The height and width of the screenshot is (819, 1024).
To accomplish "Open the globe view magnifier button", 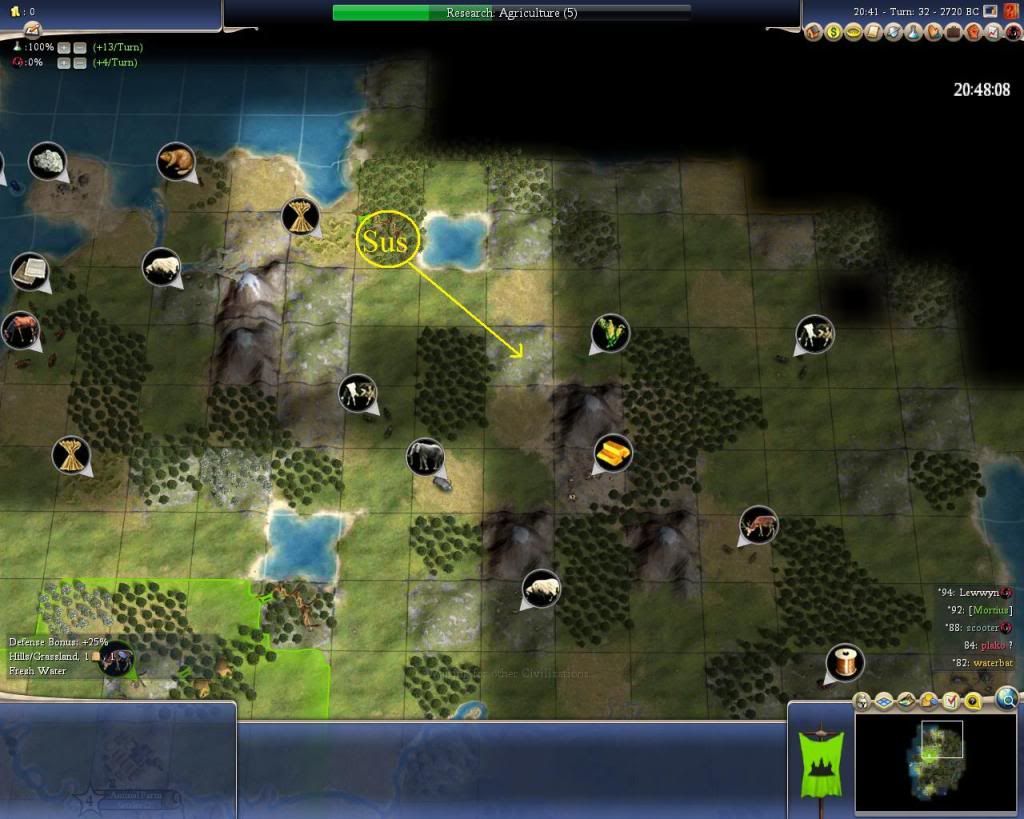I will (x=1007, y=698).
